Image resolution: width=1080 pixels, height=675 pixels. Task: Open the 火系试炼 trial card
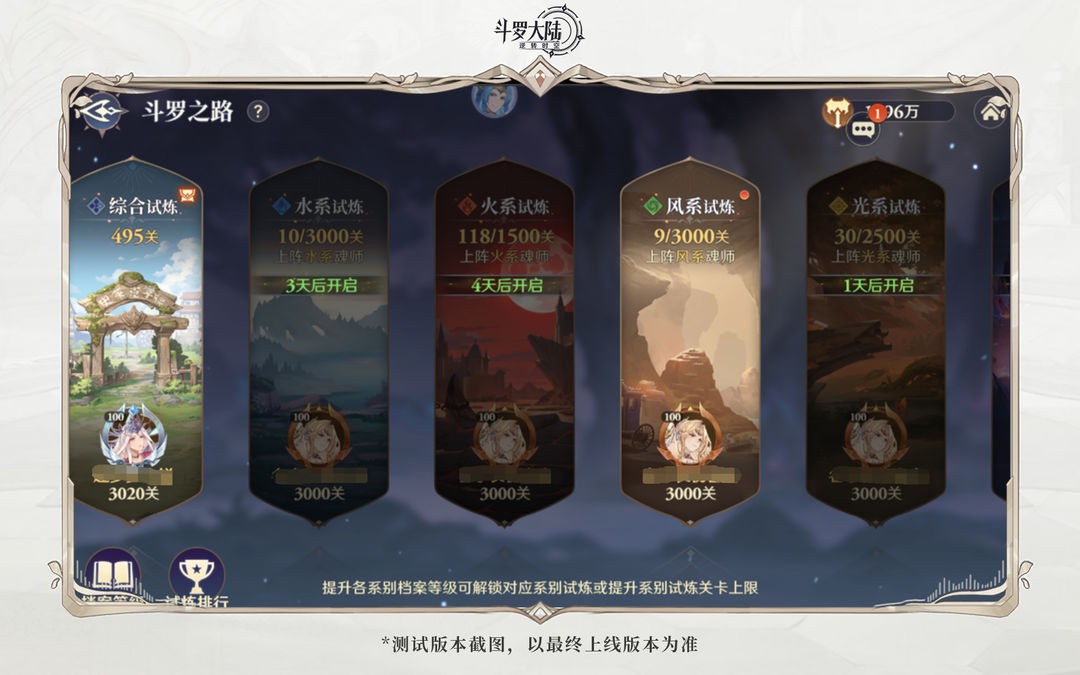(504, 350)
